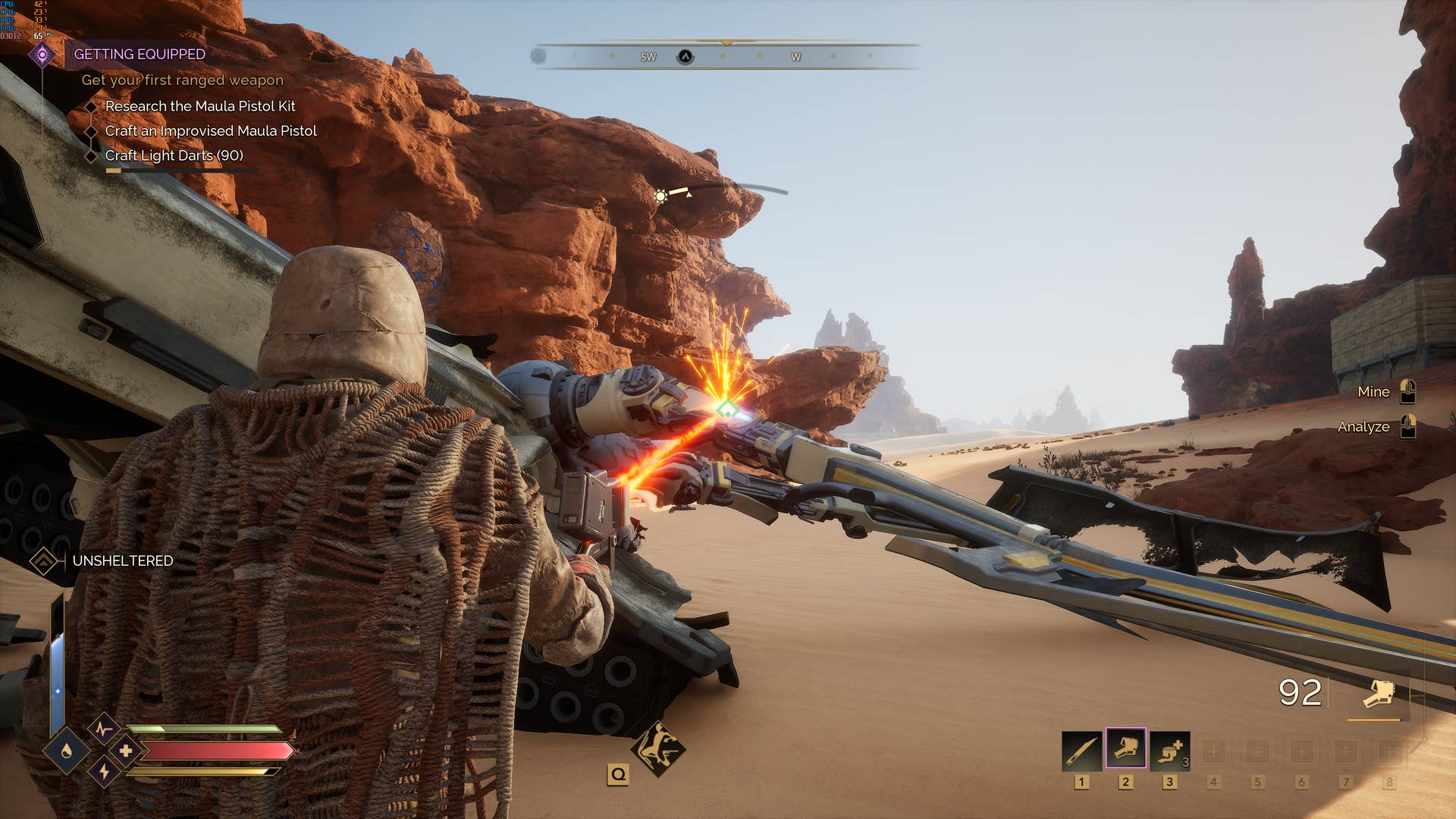Select the Craft an Improvised Maula Pistol objective
1456x819 pixels.
pos(210,131)
